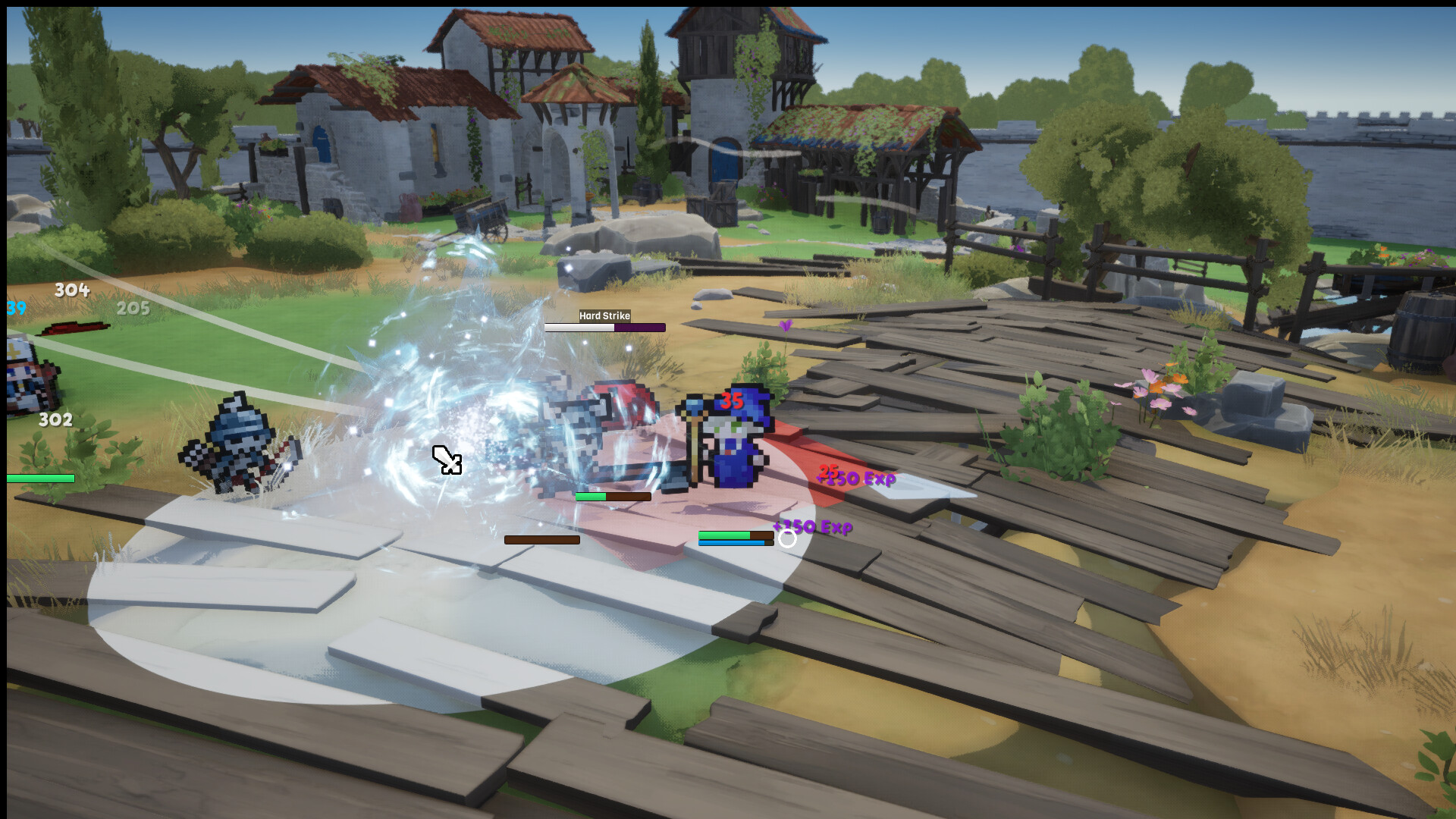Click the white circle targeting reticle
1456x819 pixels.
(786, 540)
